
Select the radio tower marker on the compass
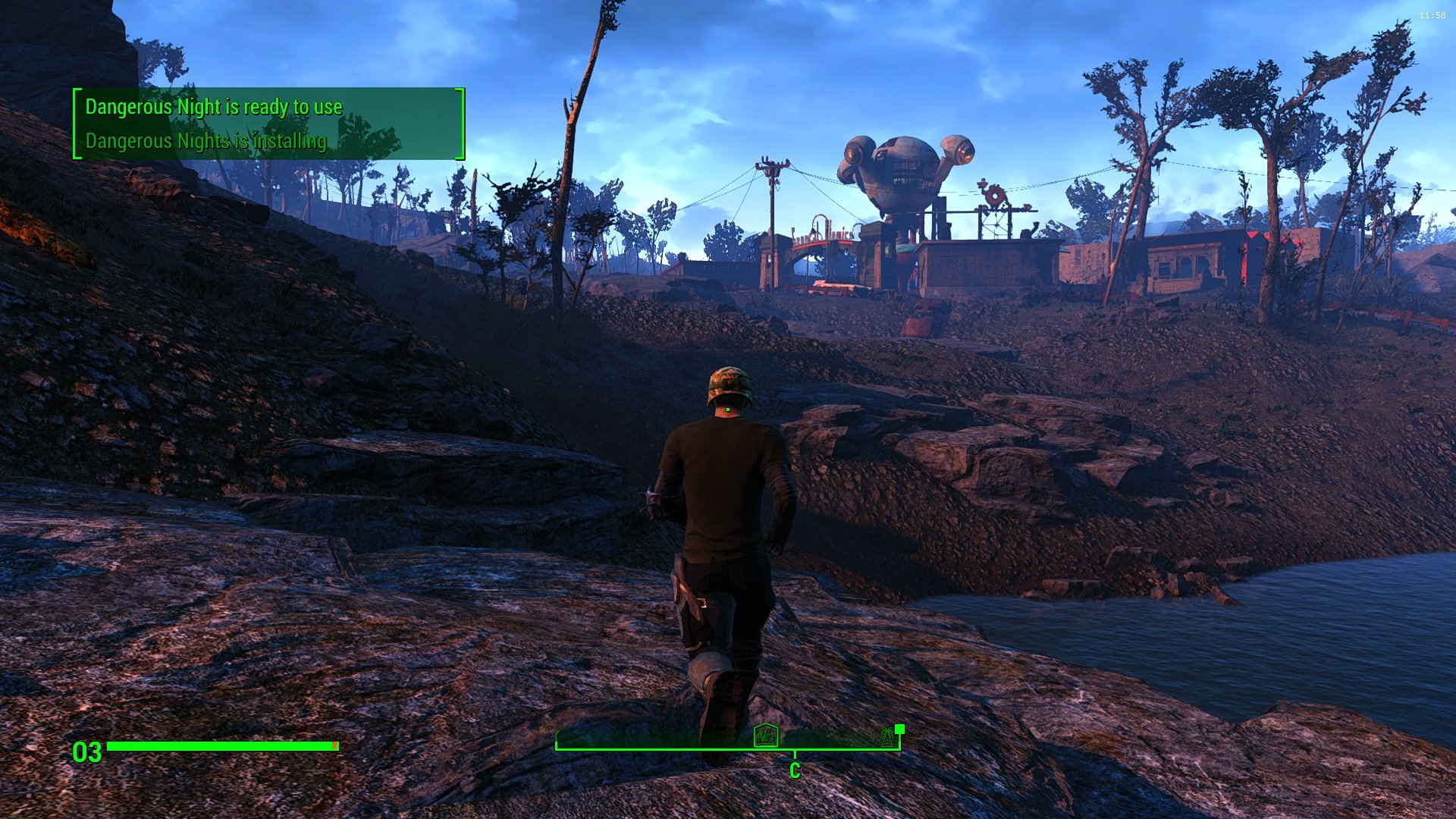tap(886, 736)
